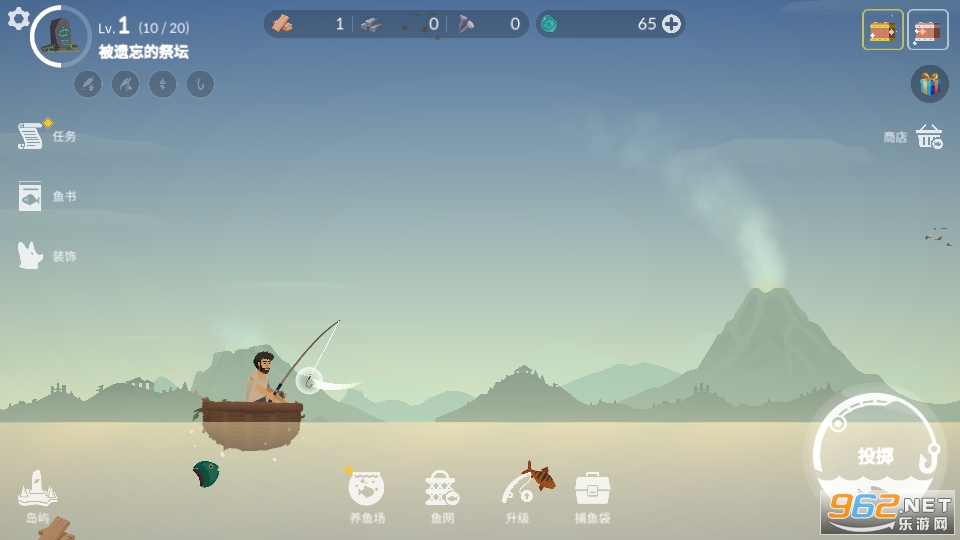Image resolution: width=960 pixels, height=540 pixels.
Task: Select the fishing hook skill icon
Action: point(201,84)
